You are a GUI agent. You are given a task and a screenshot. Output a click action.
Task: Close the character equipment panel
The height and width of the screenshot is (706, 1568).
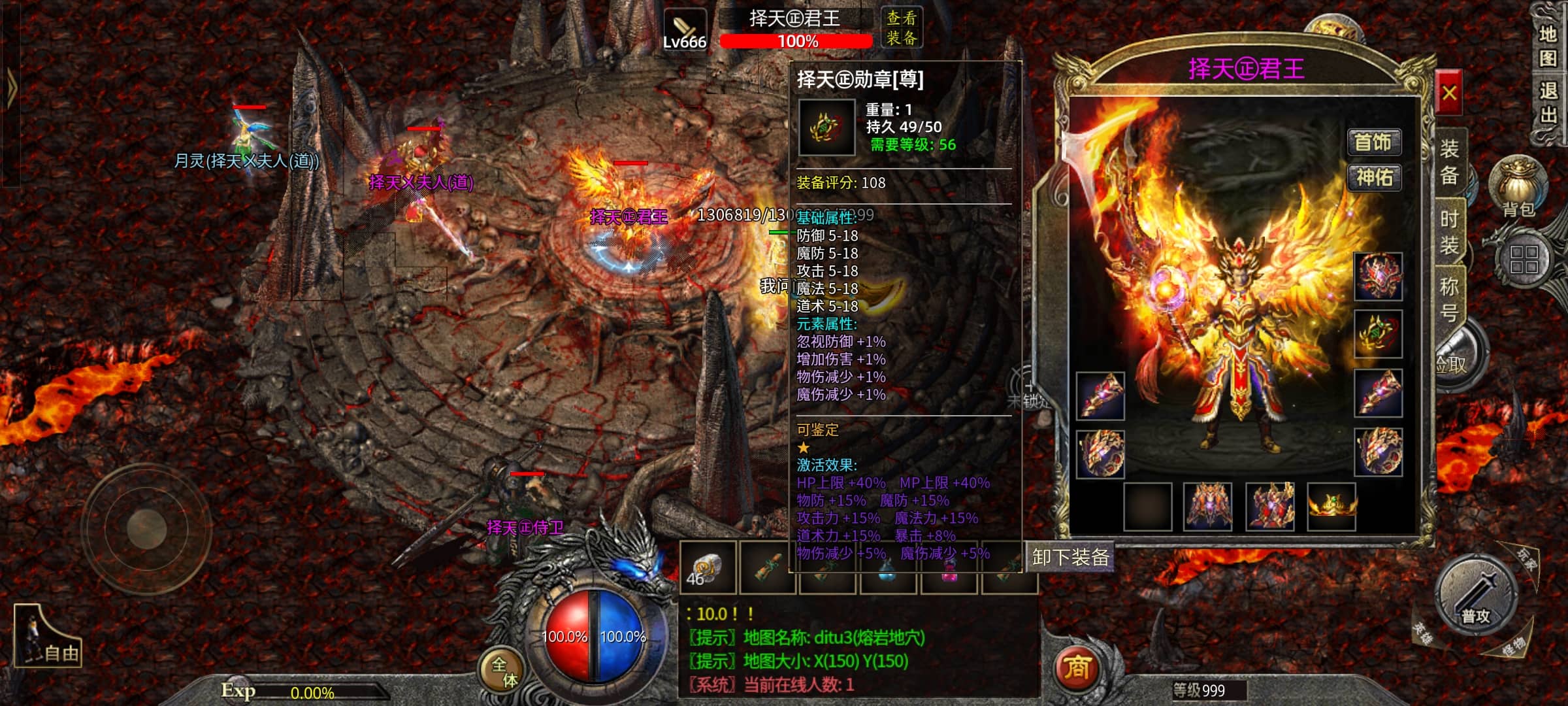coord(1448,94)
